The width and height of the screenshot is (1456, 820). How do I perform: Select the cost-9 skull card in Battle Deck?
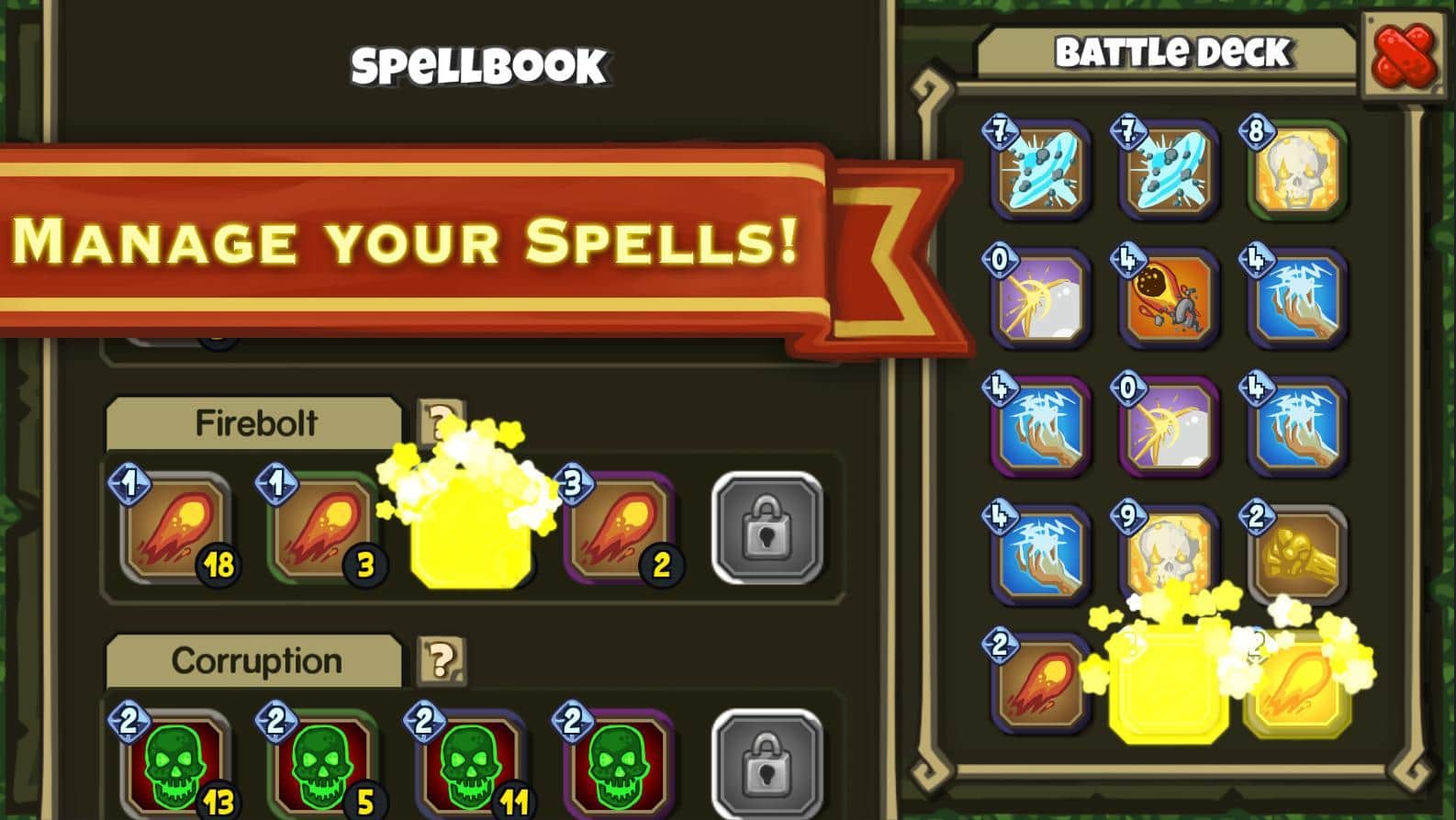tap(1168, 554)
